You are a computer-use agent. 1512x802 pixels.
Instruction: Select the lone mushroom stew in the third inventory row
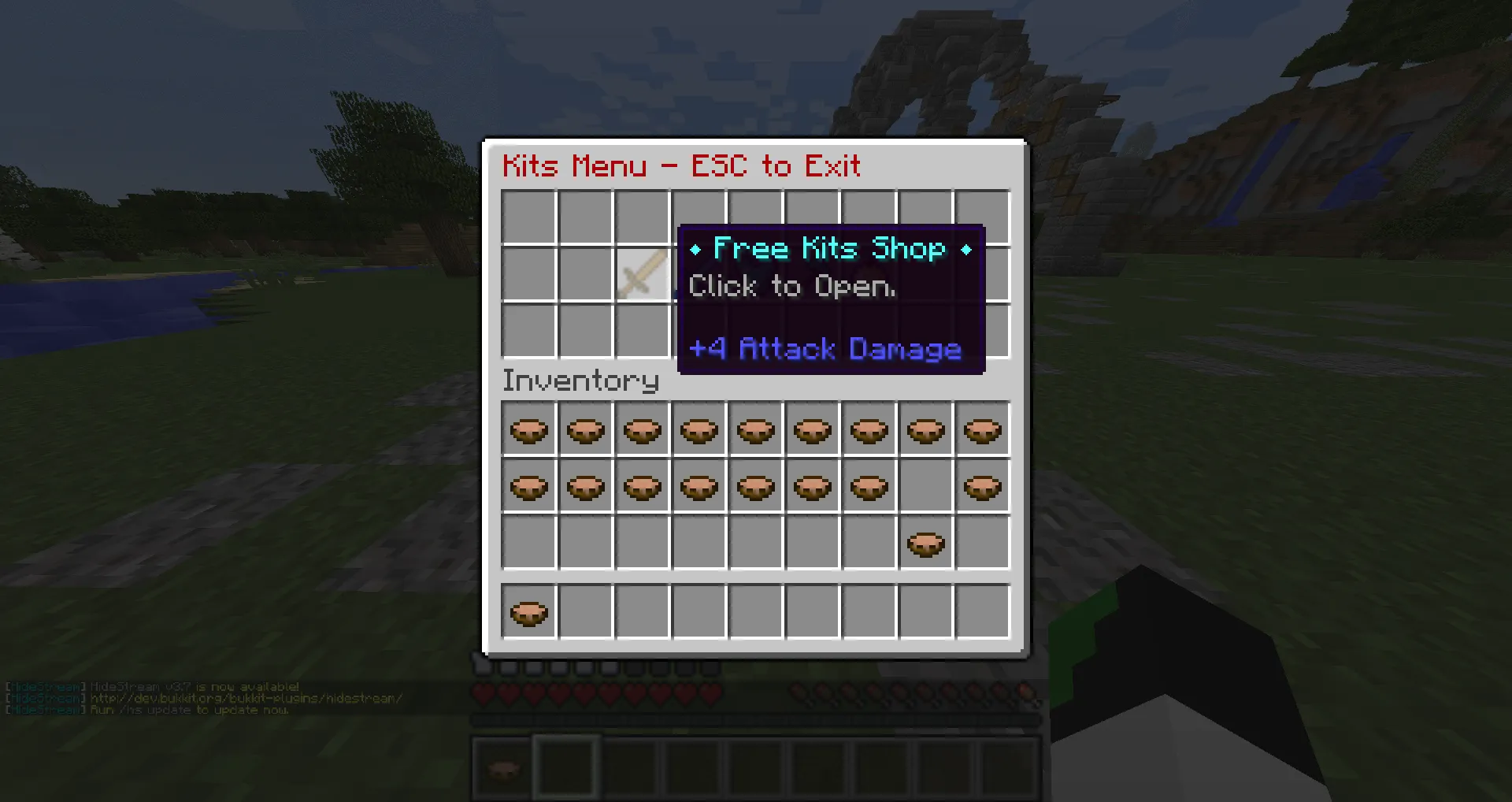(925, 544)
